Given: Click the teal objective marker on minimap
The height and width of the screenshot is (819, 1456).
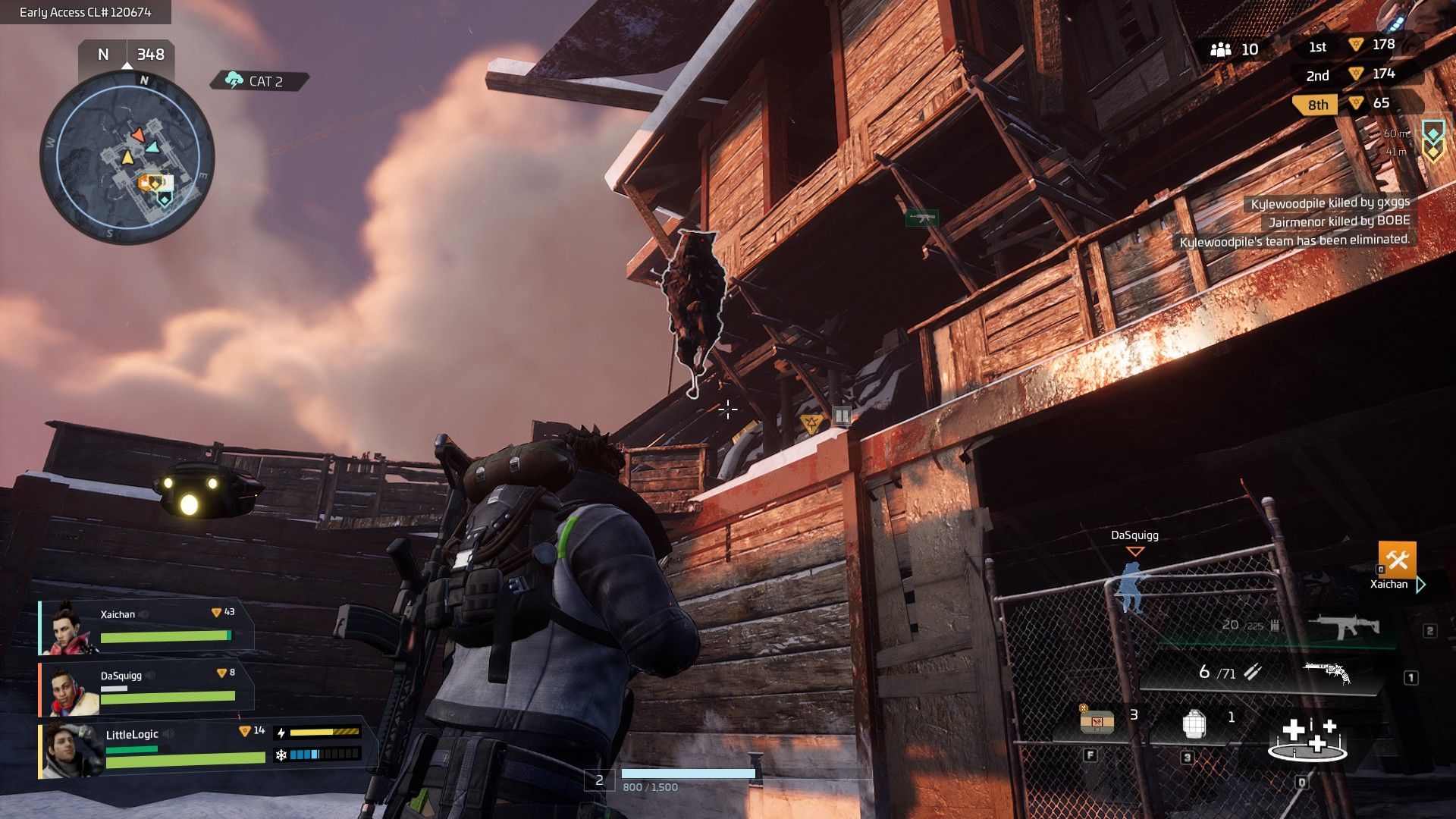Looking at the screenshot, I should coord(164,199).
